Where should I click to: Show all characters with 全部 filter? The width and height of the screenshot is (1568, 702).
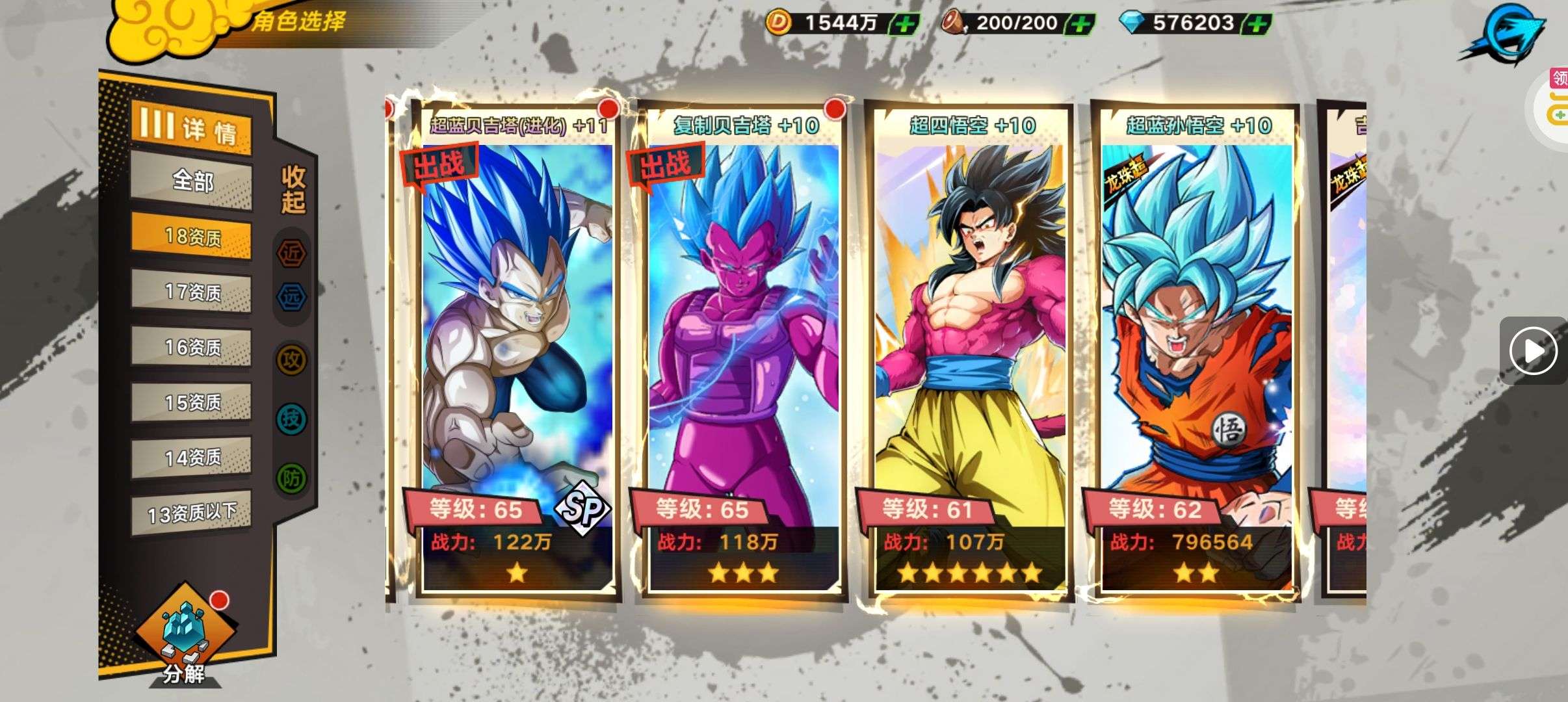(192, 181)
